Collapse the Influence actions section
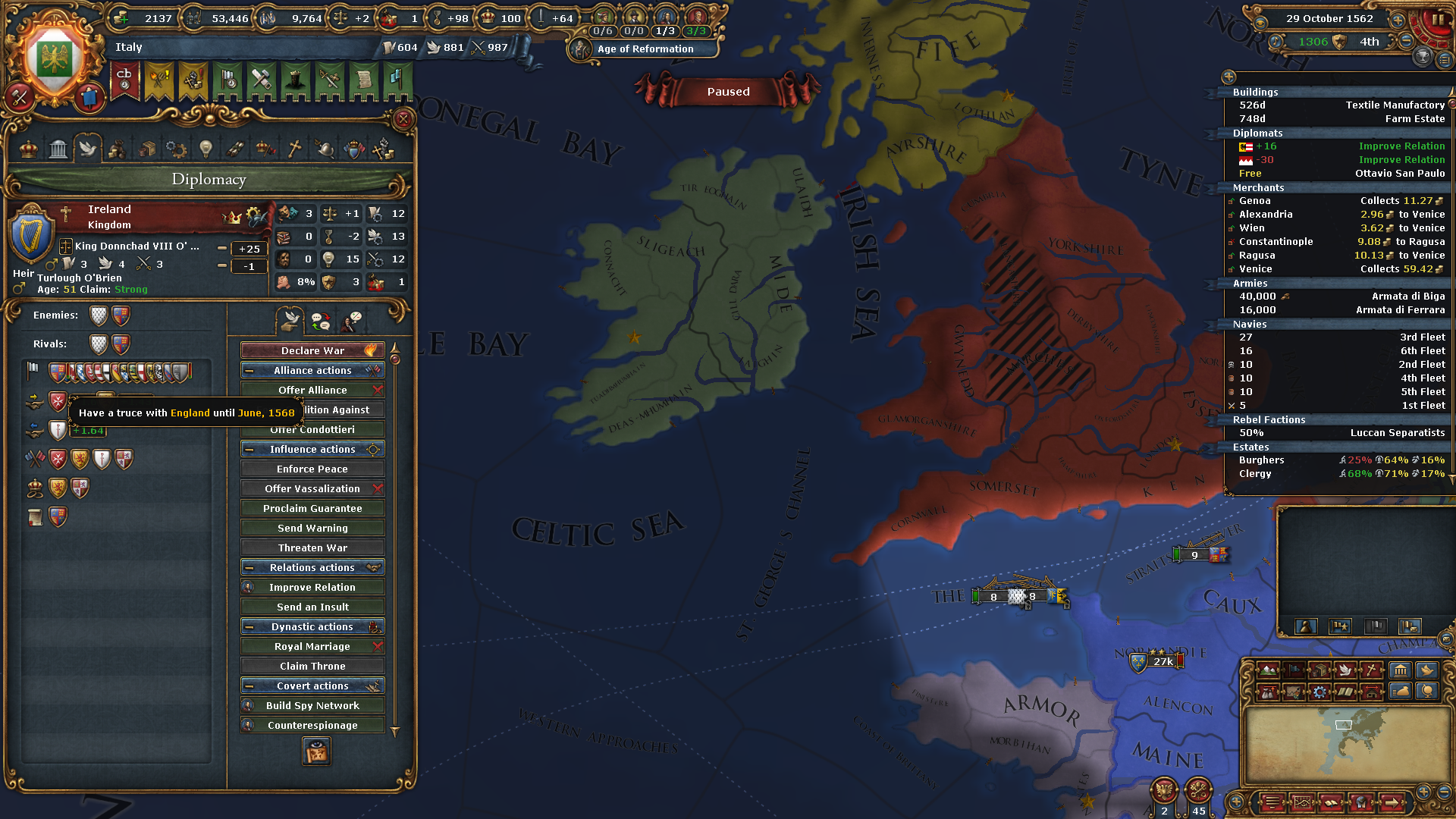The image size is (1456, 819). click(x=250, y=449)
